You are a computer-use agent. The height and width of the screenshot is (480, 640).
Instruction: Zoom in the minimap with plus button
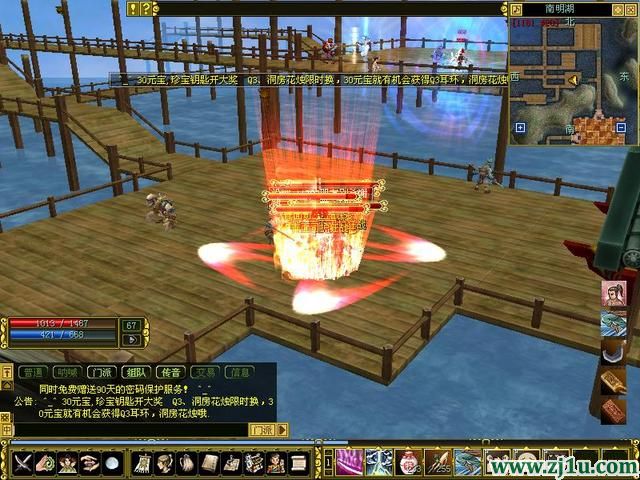[x=520, y=128]
